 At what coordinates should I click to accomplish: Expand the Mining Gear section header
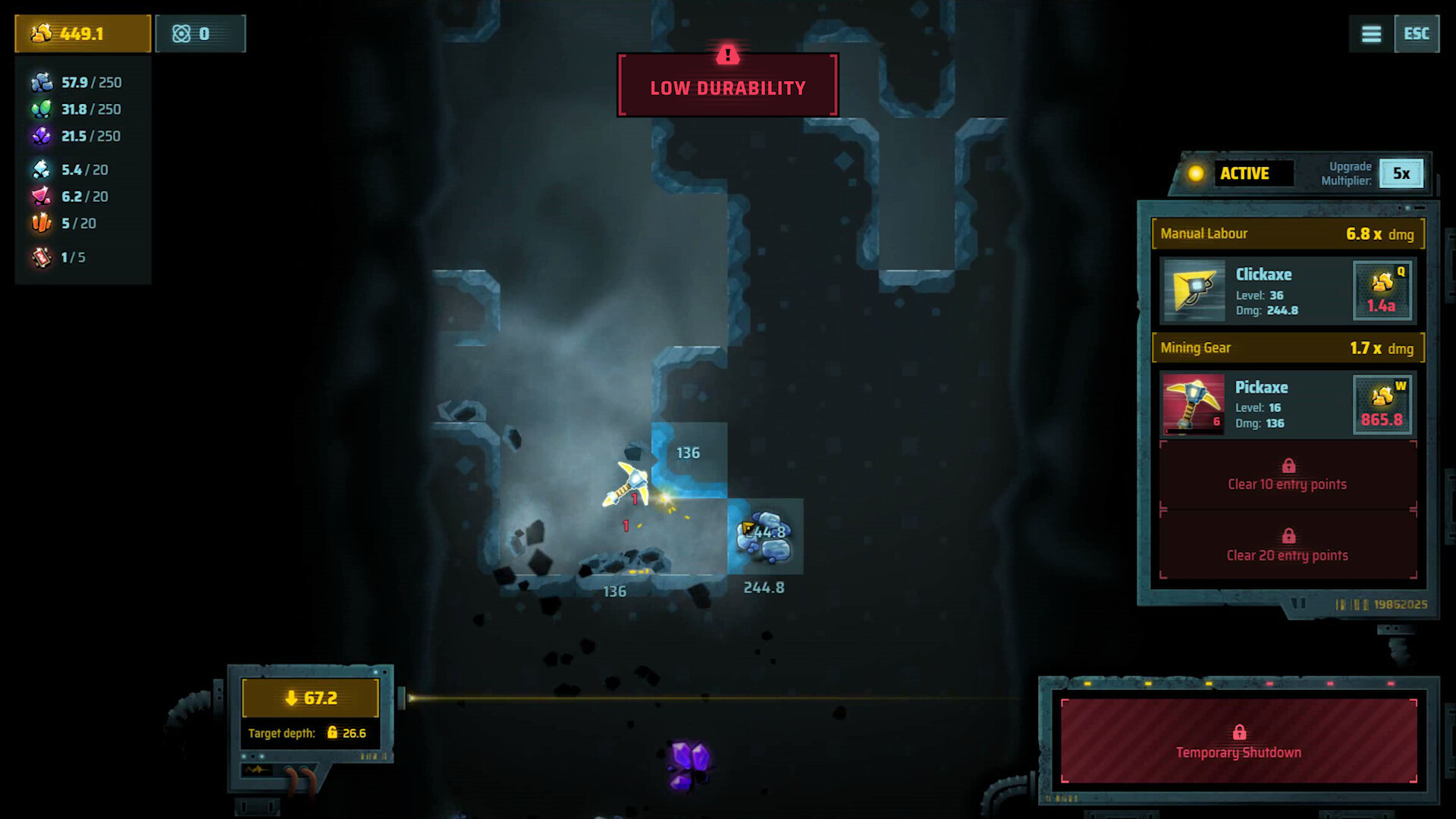point(1287,347)
